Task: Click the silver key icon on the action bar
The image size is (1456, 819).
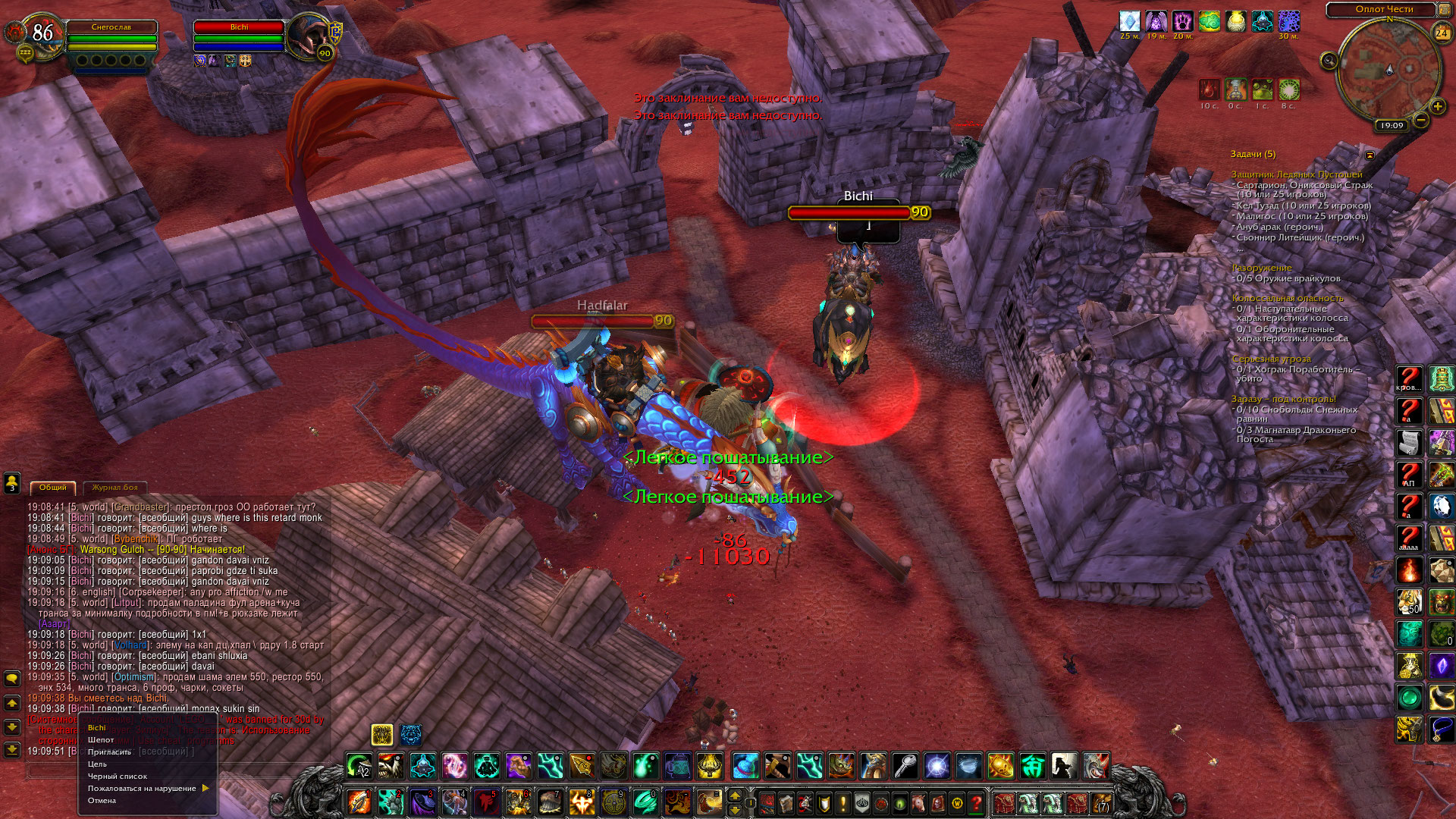Action: click(905, 766)
